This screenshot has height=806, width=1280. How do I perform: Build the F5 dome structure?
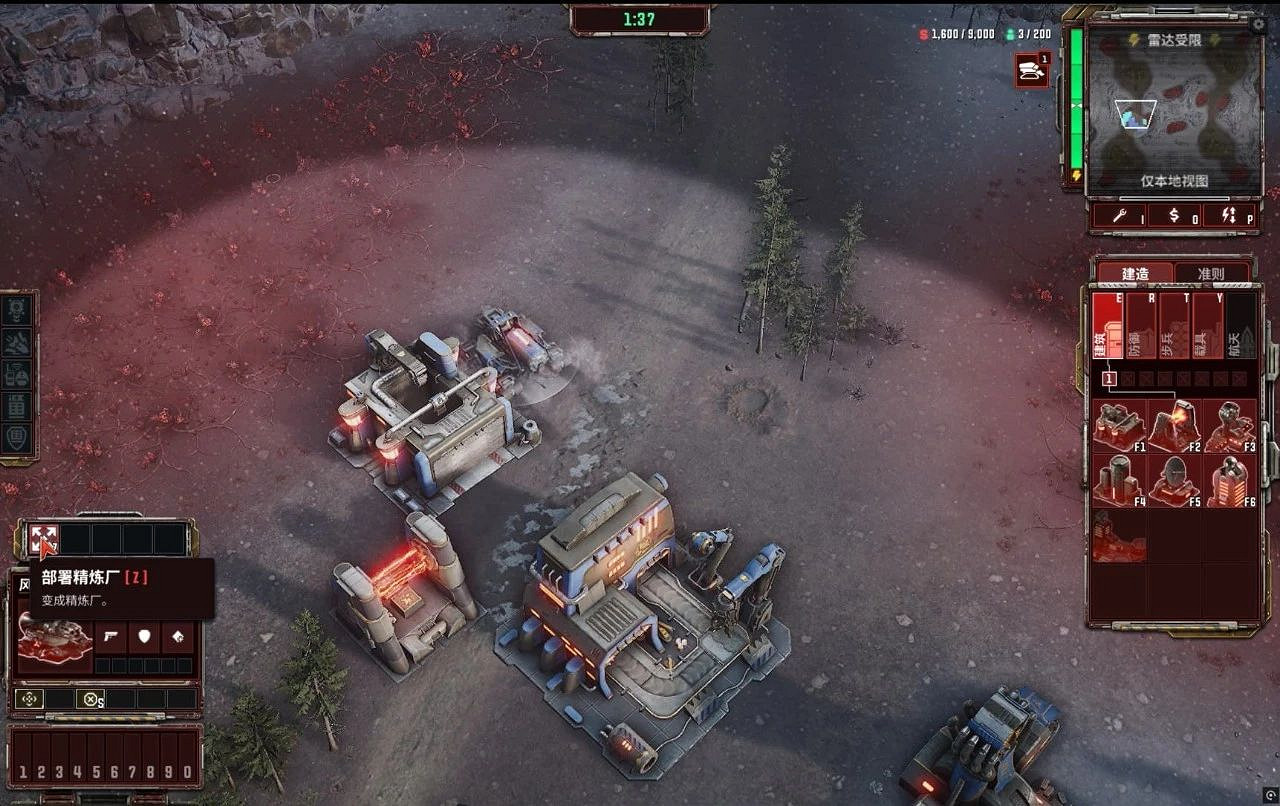pos(1174,480)
